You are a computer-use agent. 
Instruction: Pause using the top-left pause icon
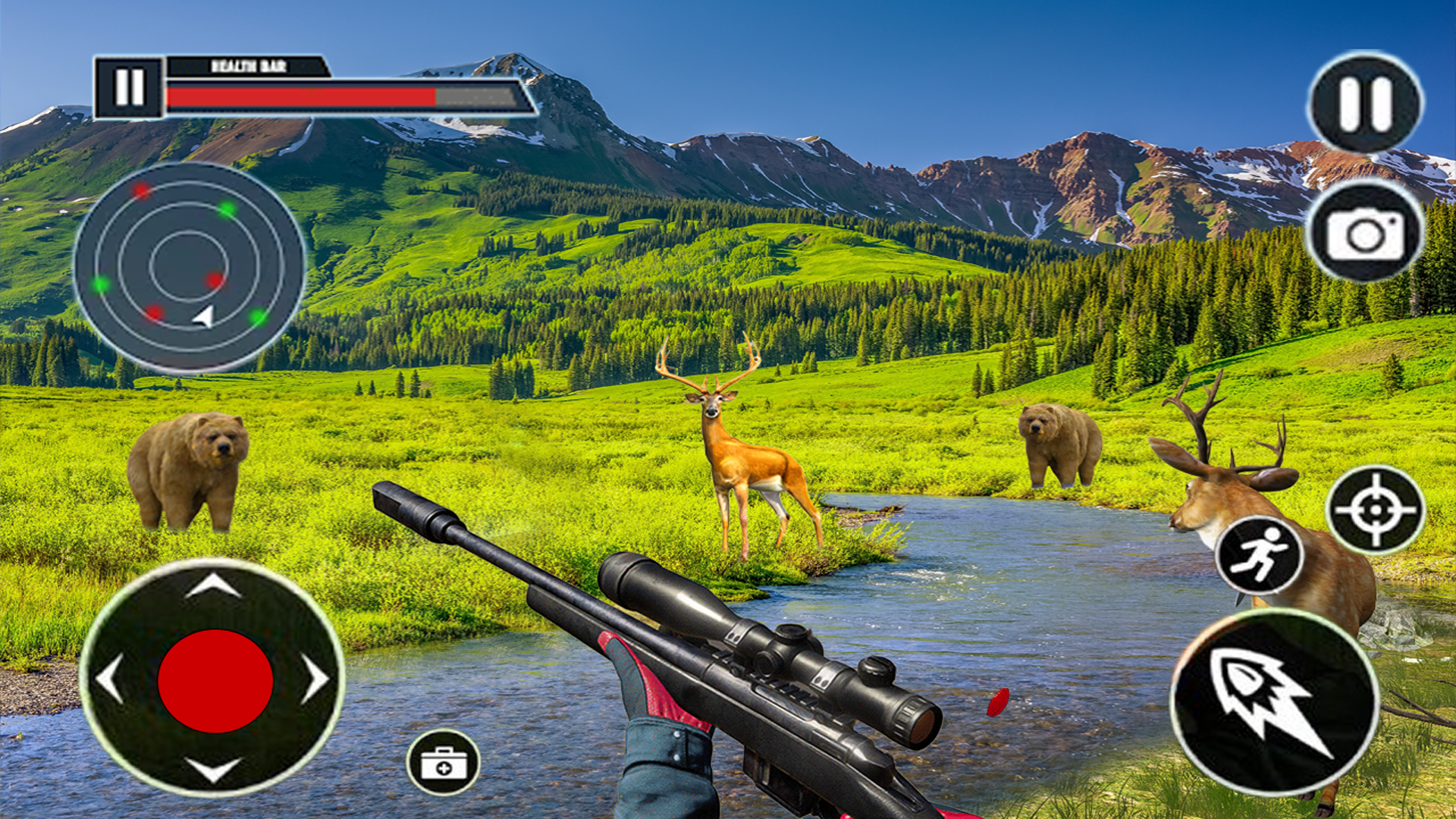130,85
